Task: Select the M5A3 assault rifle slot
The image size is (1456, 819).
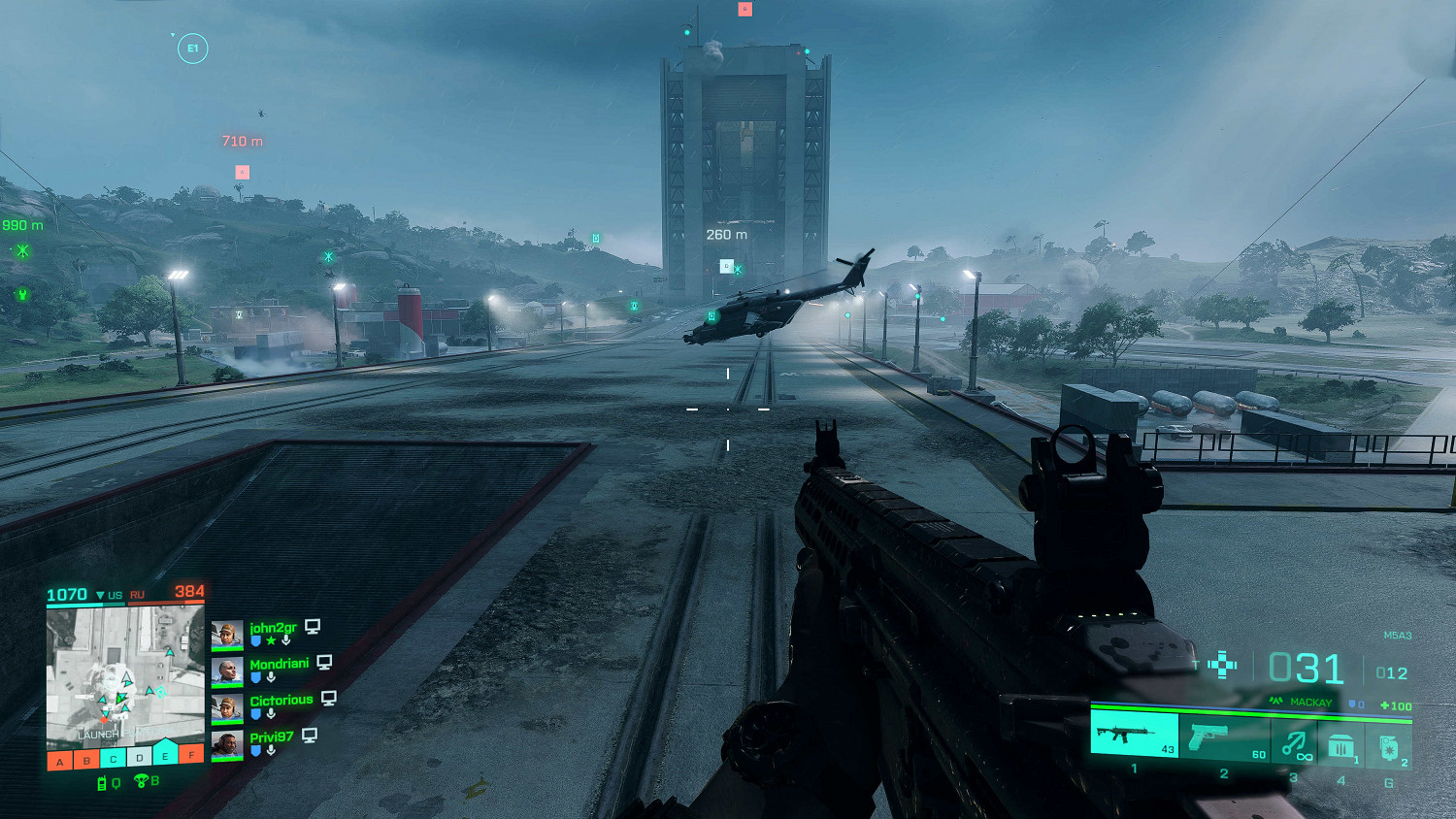Action: coord(1134,735)
